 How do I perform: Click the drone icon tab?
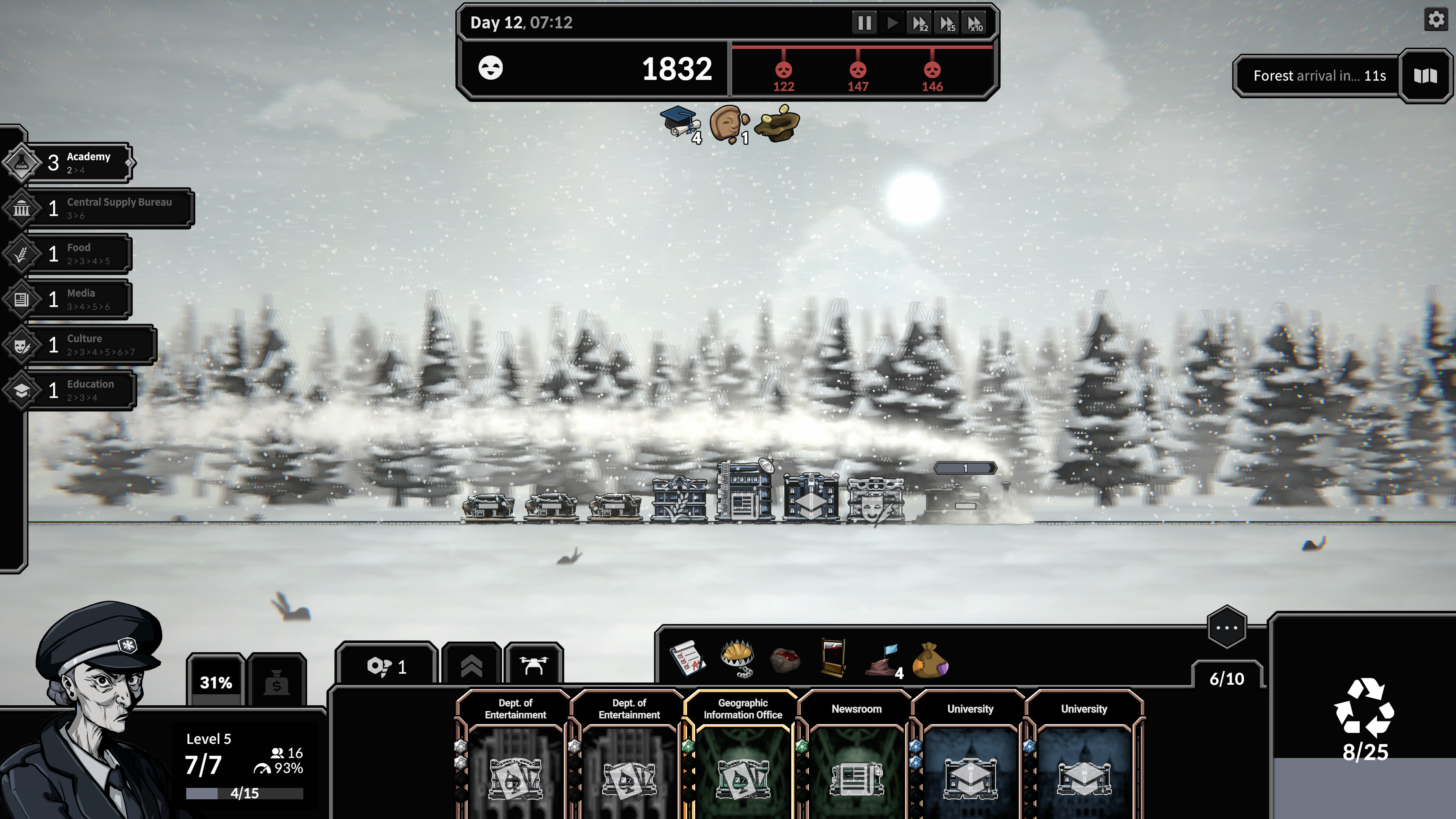tap(533, 667)
